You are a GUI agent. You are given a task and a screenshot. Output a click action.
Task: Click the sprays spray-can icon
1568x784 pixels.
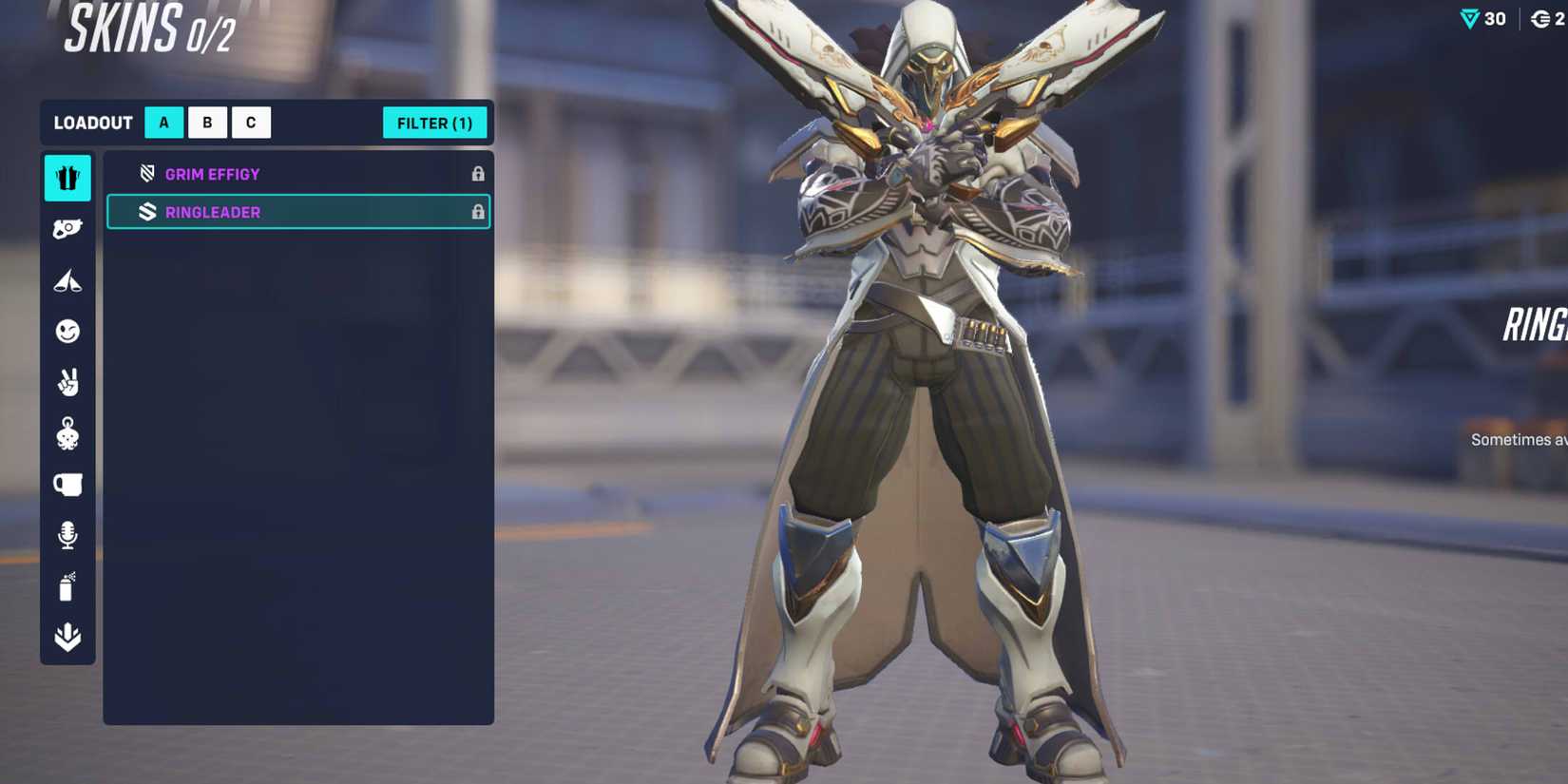click(x=67, y=586)
